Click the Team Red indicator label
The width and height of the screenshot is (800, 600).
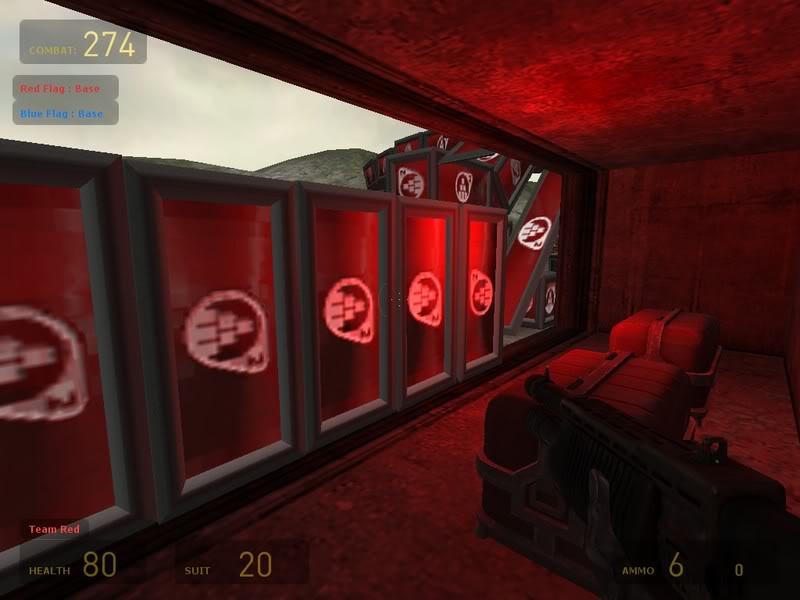[54, 529]
